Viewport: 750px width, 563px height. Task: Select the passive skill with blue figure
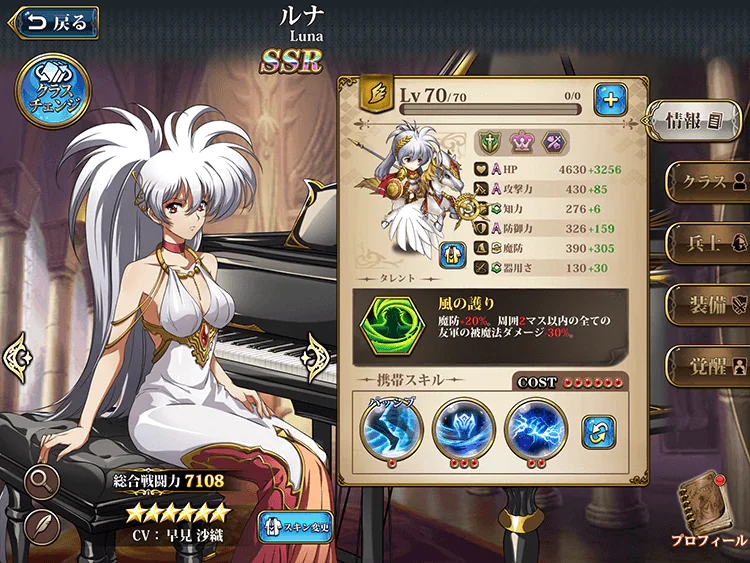[392, 427]
